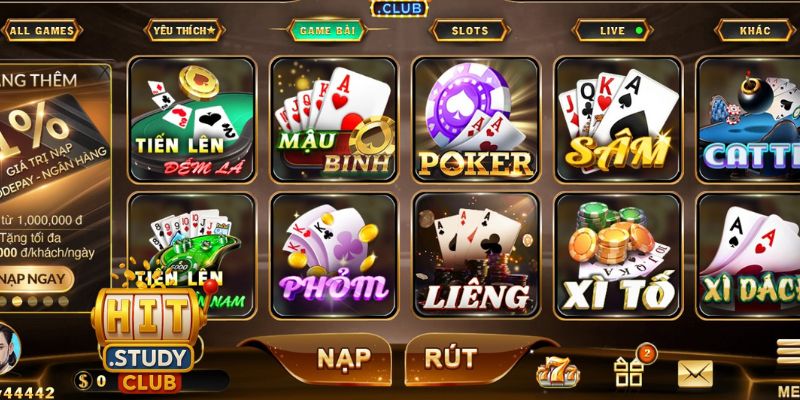Switch to the Slots tab
The width and height of the screenshot is (800, 400).
(470, 31)
